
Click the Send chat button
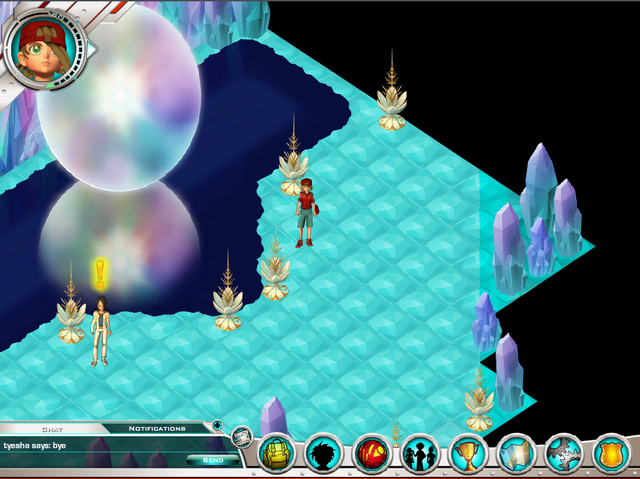point(212,460)
